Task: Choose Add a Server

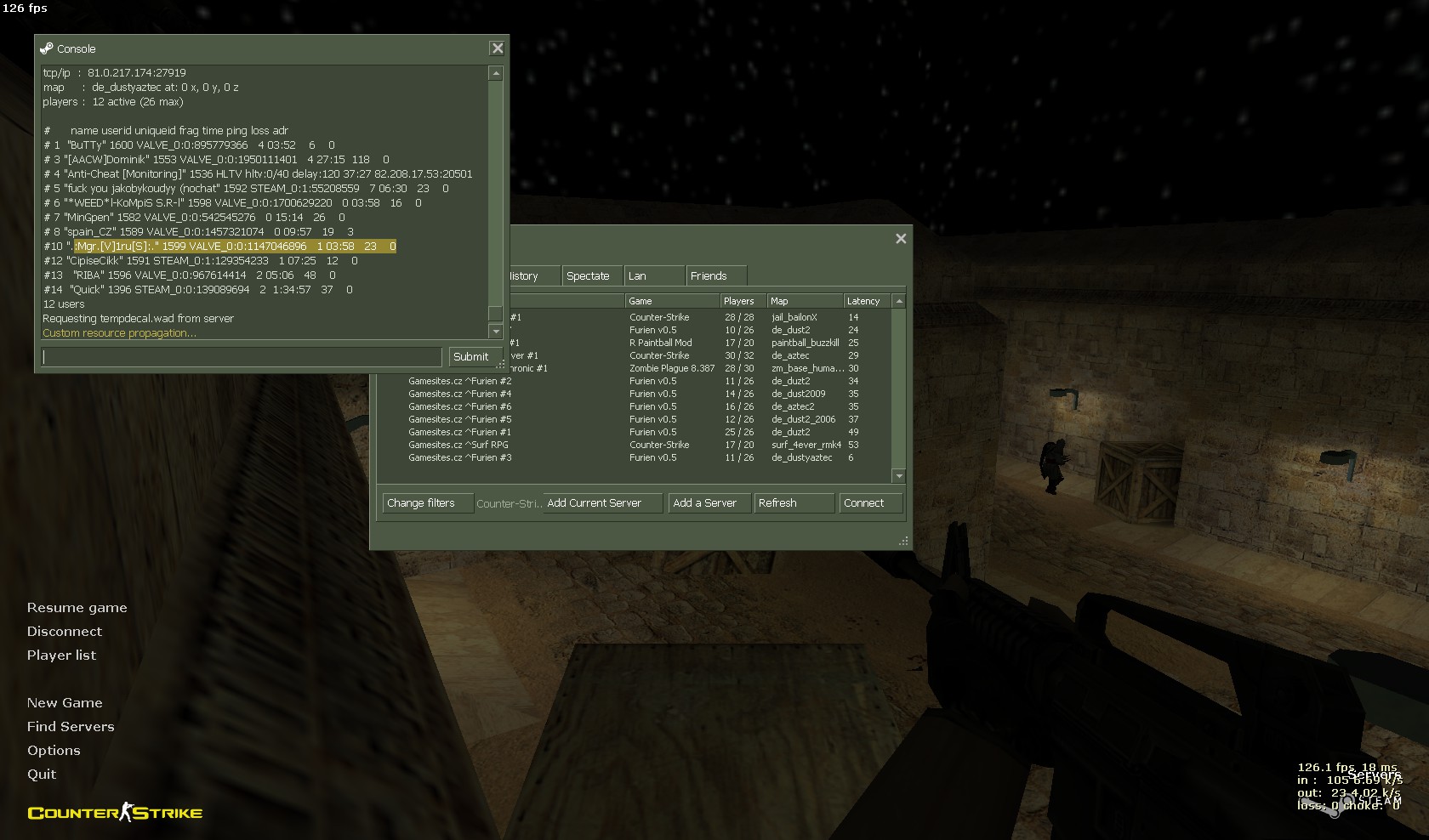Action: (709, 503)
